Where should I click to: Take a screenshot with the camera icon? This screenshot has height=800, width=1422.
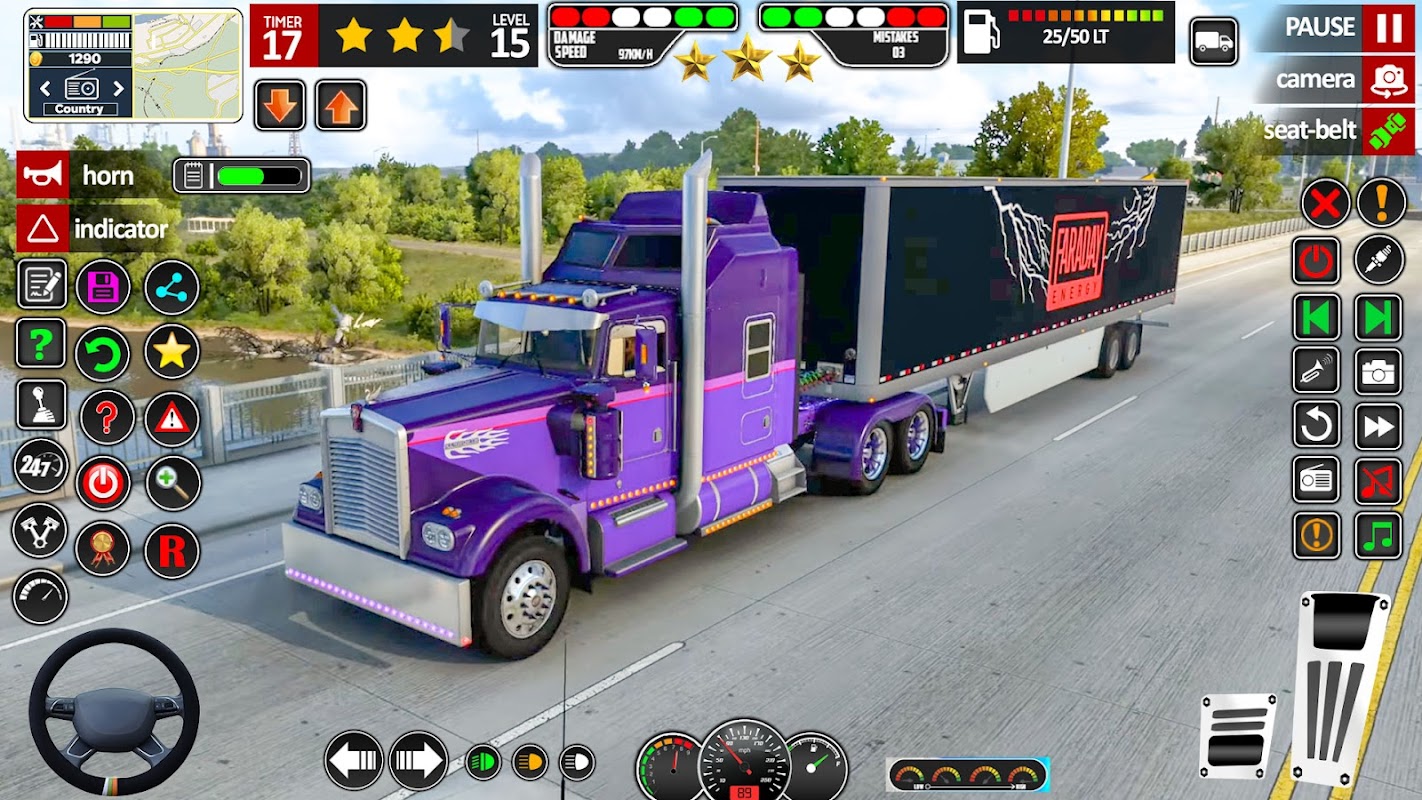pos(1379,371)
